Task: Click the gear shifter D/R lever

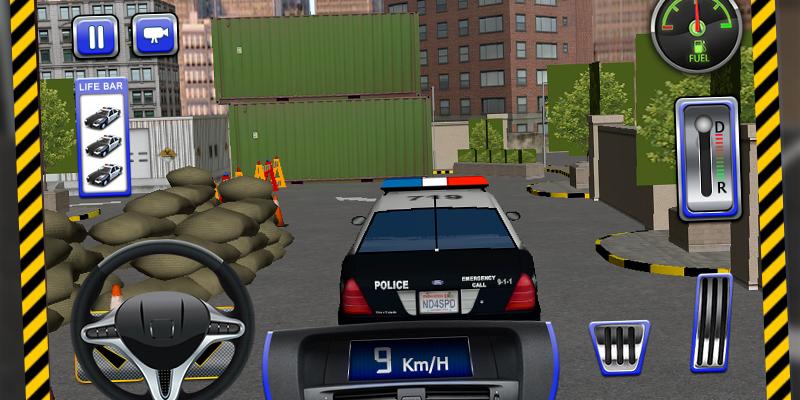Action: pyautogui.click(x=709, y=157)
